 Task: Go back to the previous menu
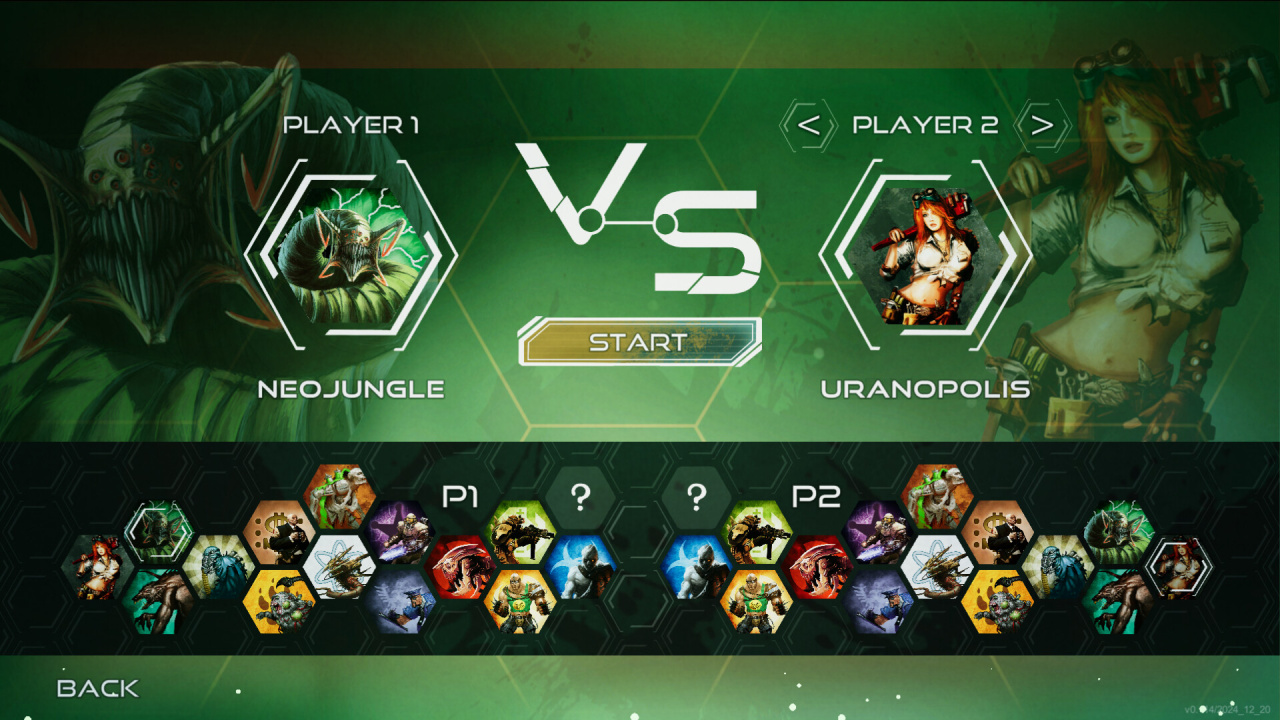point(98,688)
